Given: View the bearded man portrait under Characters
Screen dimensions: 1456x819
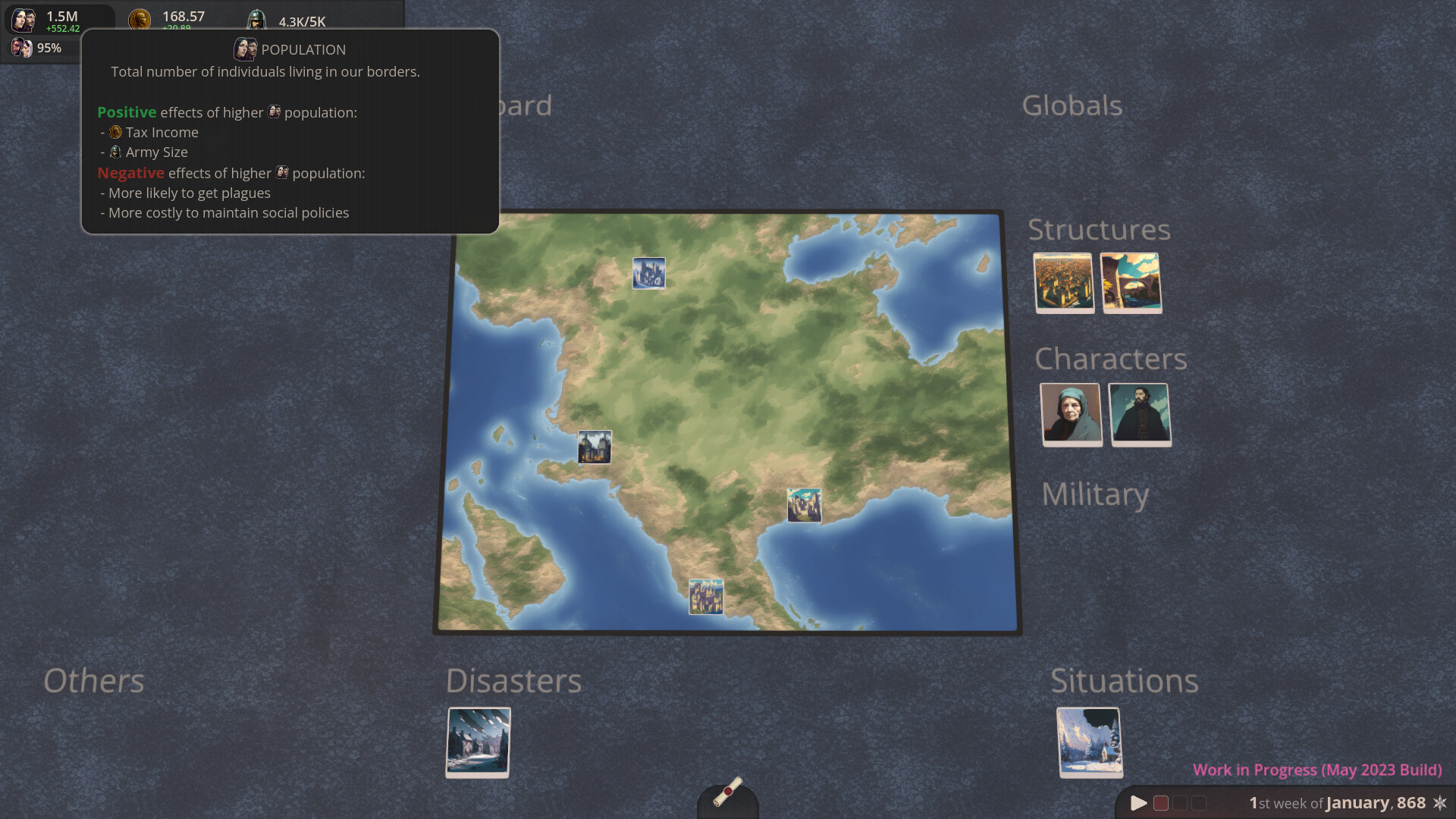Looking at the screenshot, I should point(1140,414).
